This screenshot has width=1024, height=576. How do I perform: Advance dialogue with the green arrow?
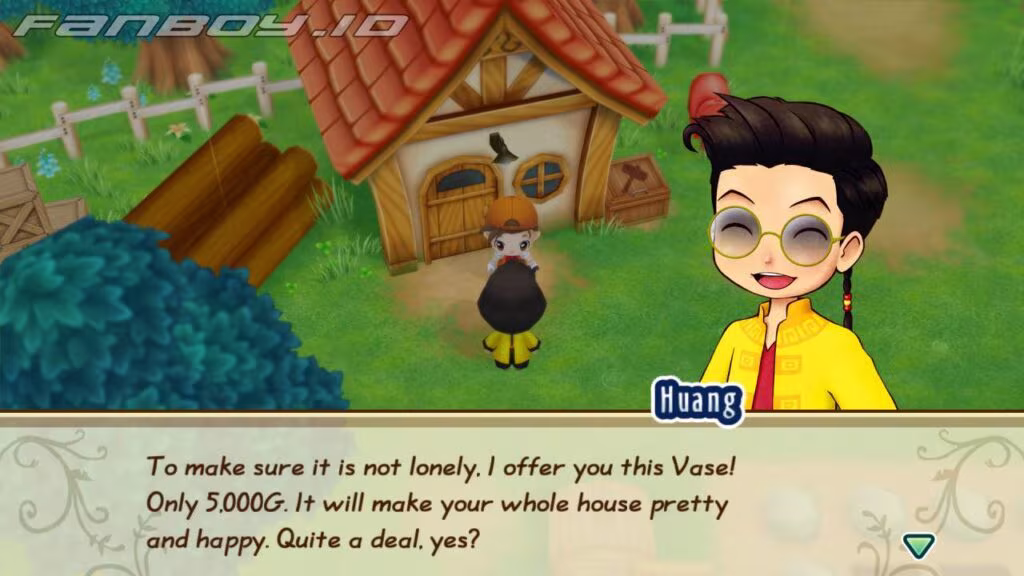pyautogui.click(x=917, y=545)
